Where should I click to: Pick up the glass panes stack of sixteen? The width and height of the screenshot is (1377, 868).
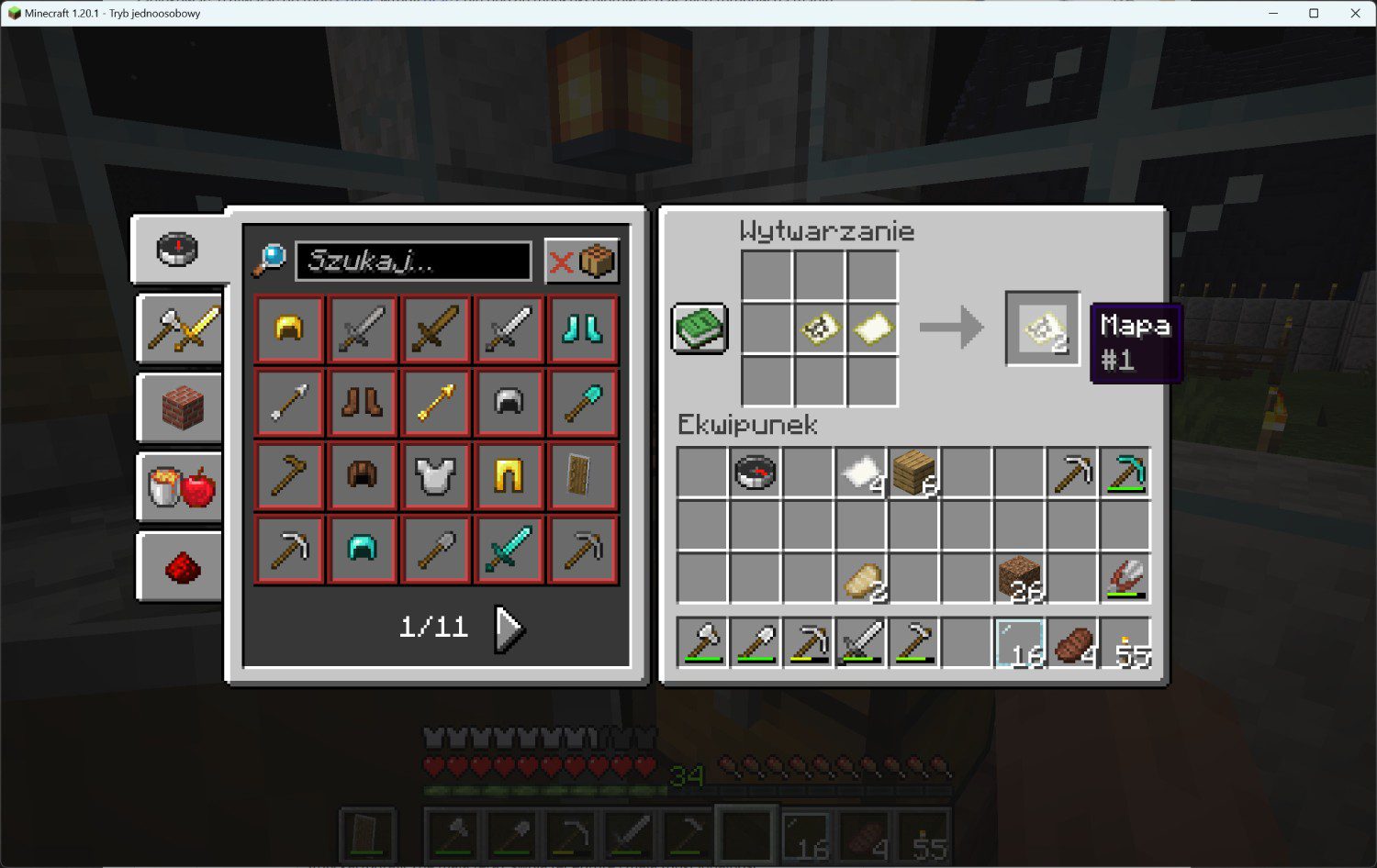1020,642
